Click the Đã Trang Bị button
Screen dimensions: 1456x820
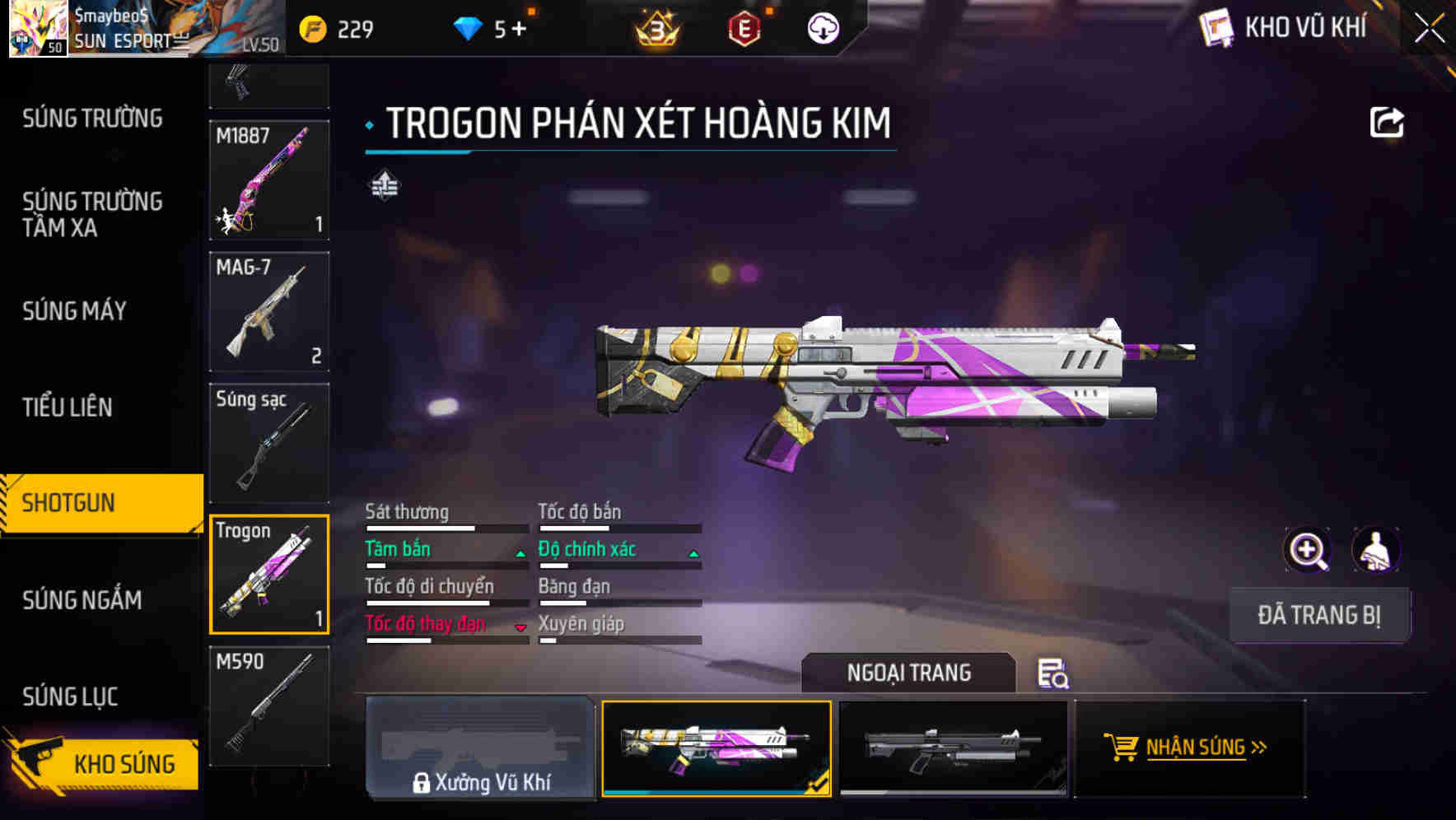[1318, 615]
